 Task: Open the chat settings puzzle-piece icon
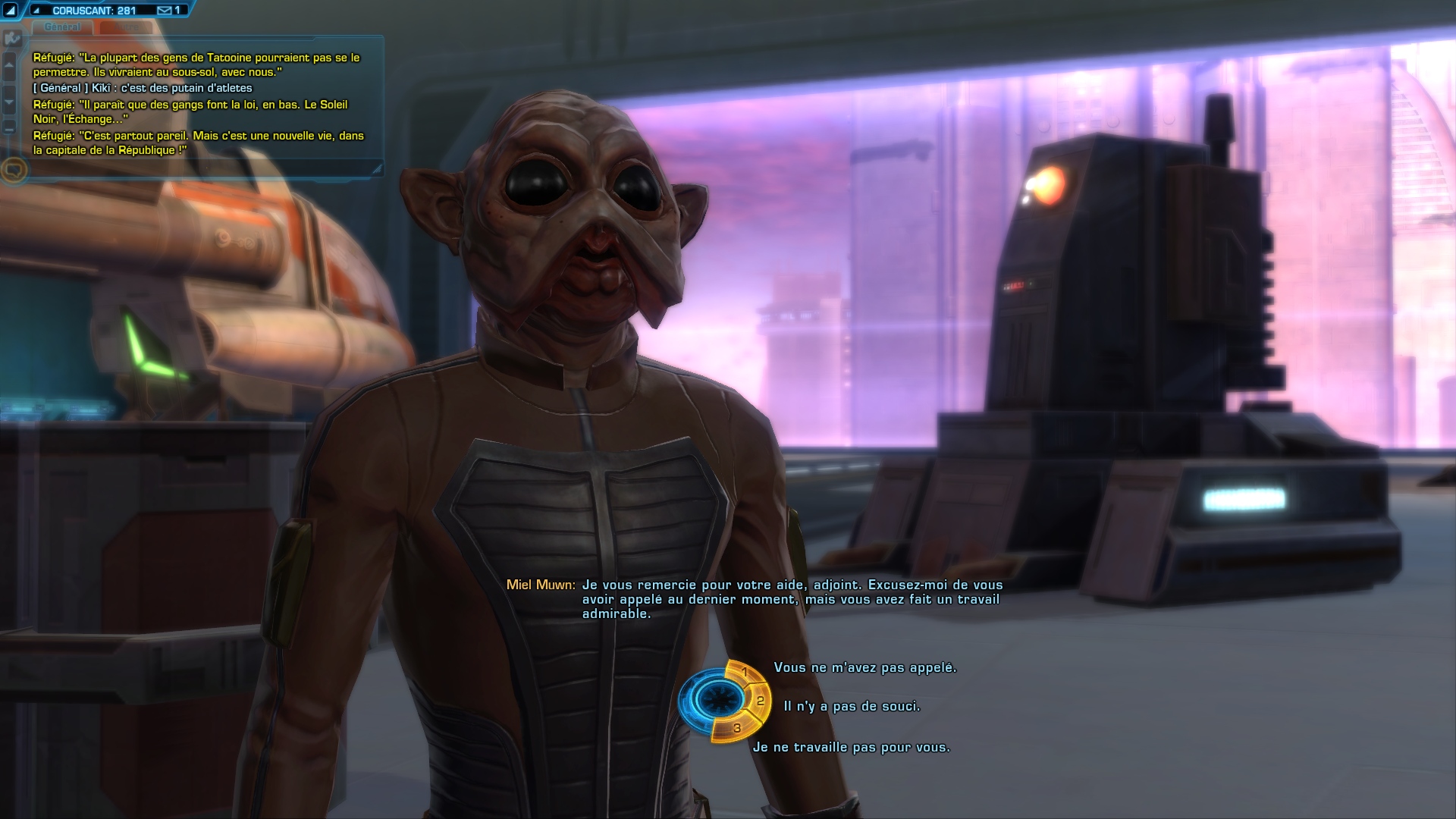coord(11,38)
